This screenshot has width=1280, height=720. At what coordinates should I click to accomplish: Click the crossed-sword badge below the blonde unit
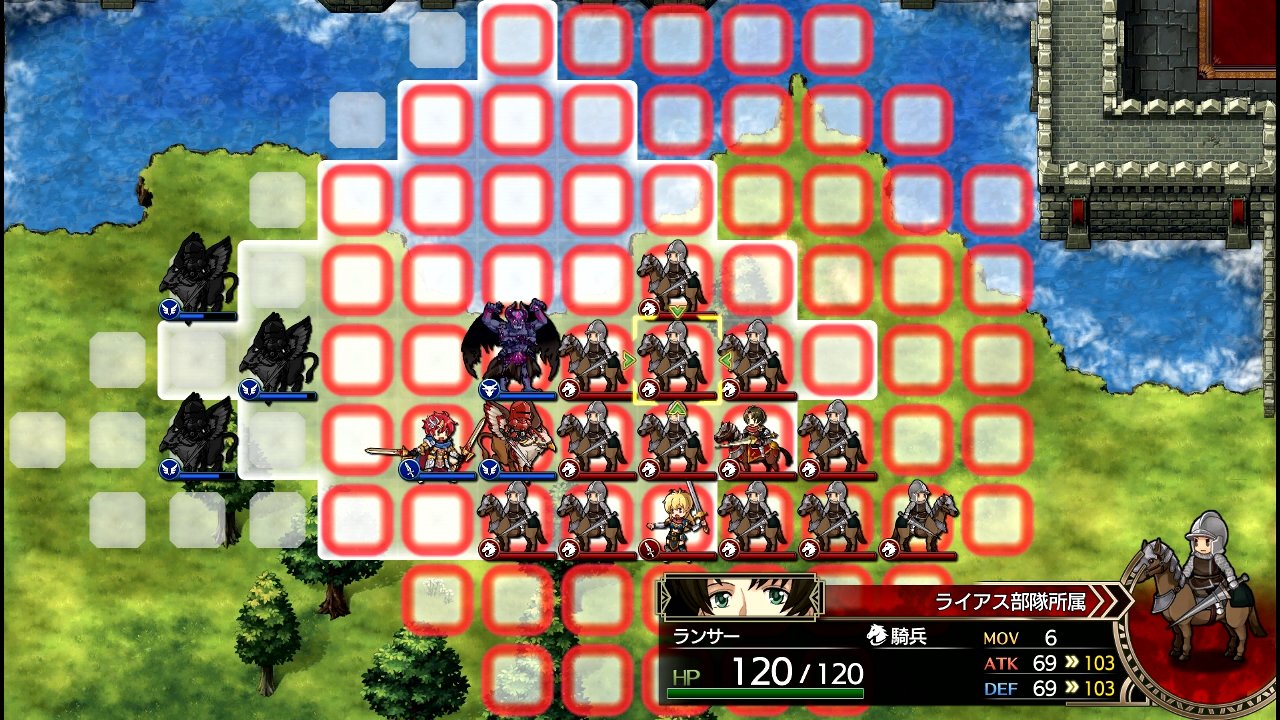point(651,547)
